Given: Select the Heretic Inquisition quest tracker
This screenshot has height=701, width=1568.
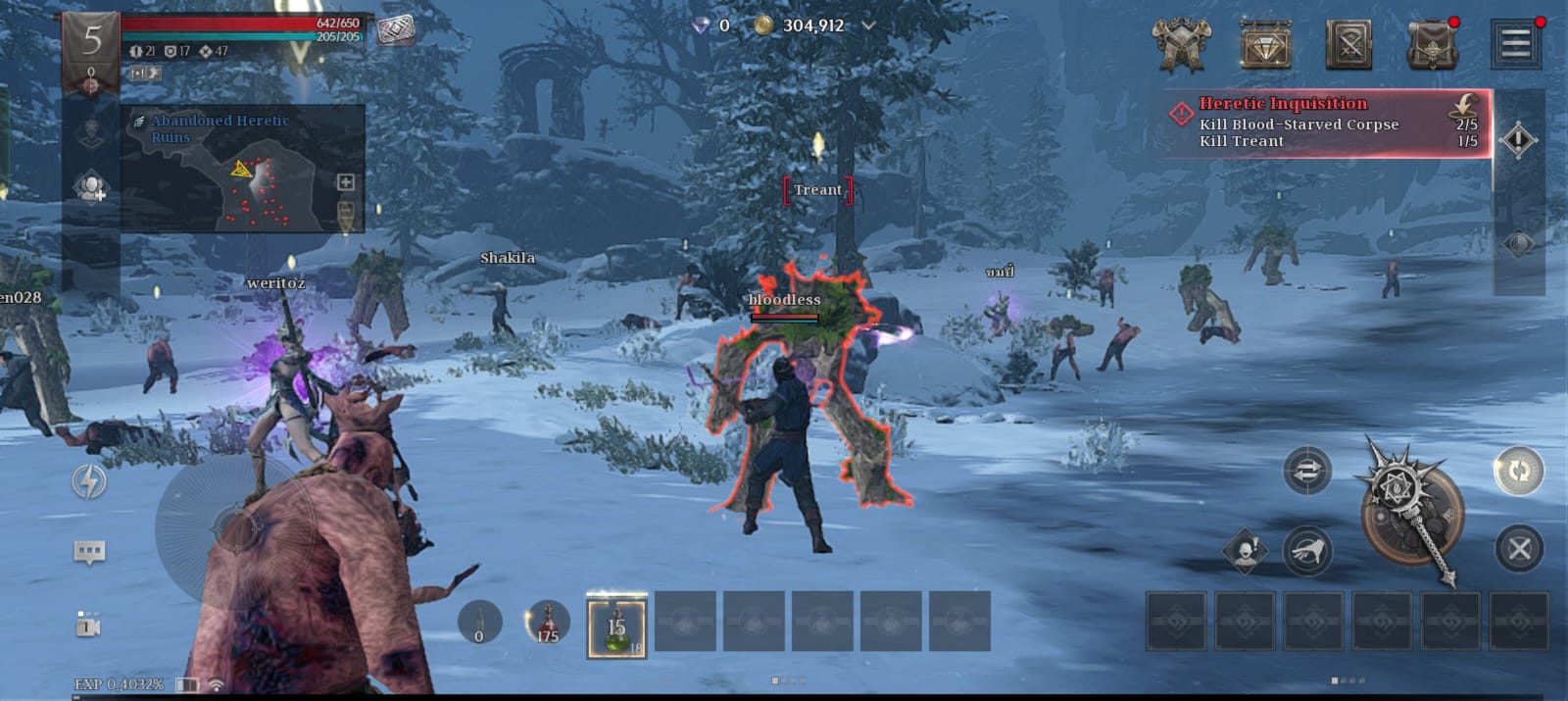Looking at the screenshot, I should (1325, 123).
